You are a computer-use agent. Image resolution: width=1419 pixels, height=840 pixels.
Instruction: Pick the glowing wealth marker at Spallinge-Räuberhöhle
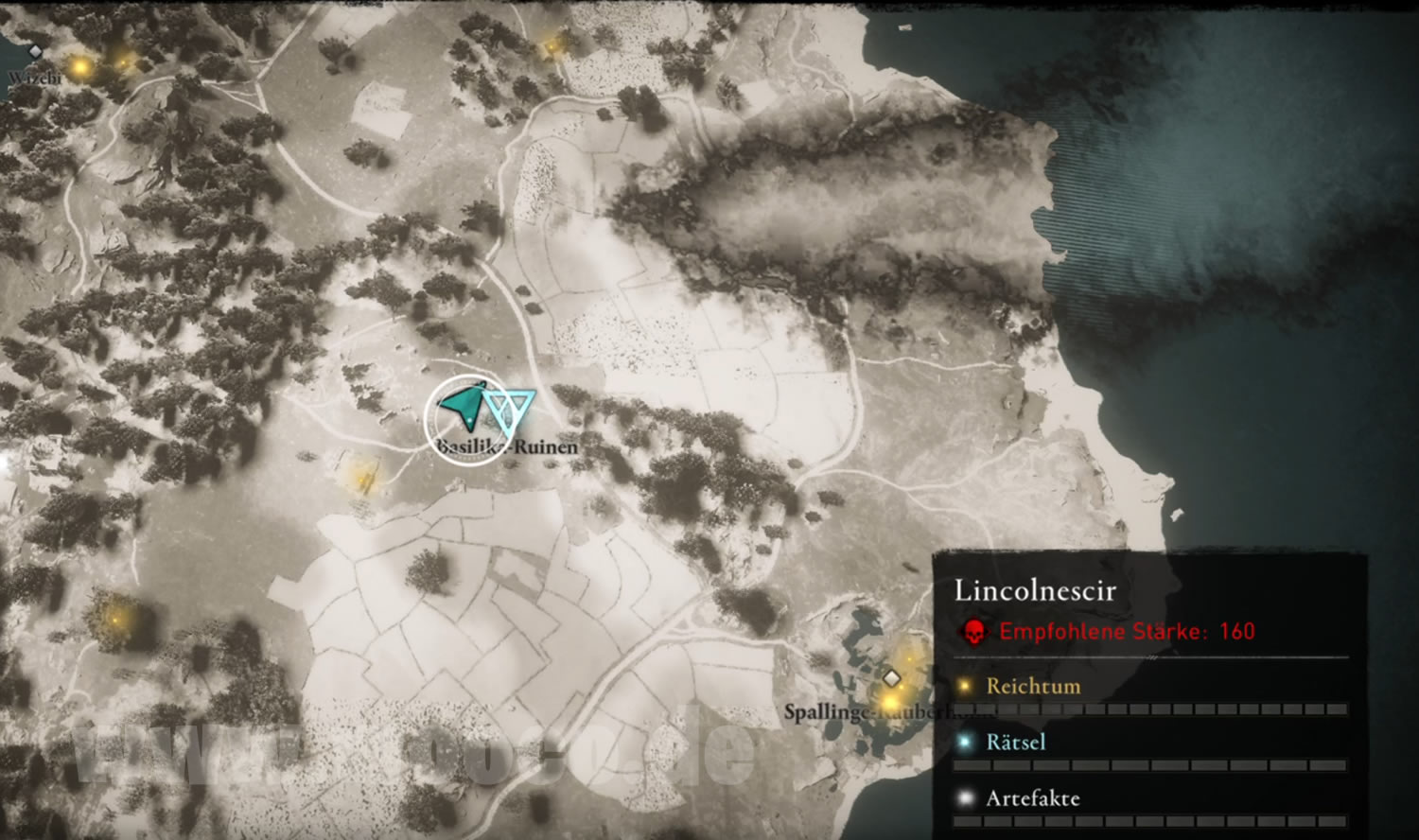pyautogui.click(x=891, y=701)
